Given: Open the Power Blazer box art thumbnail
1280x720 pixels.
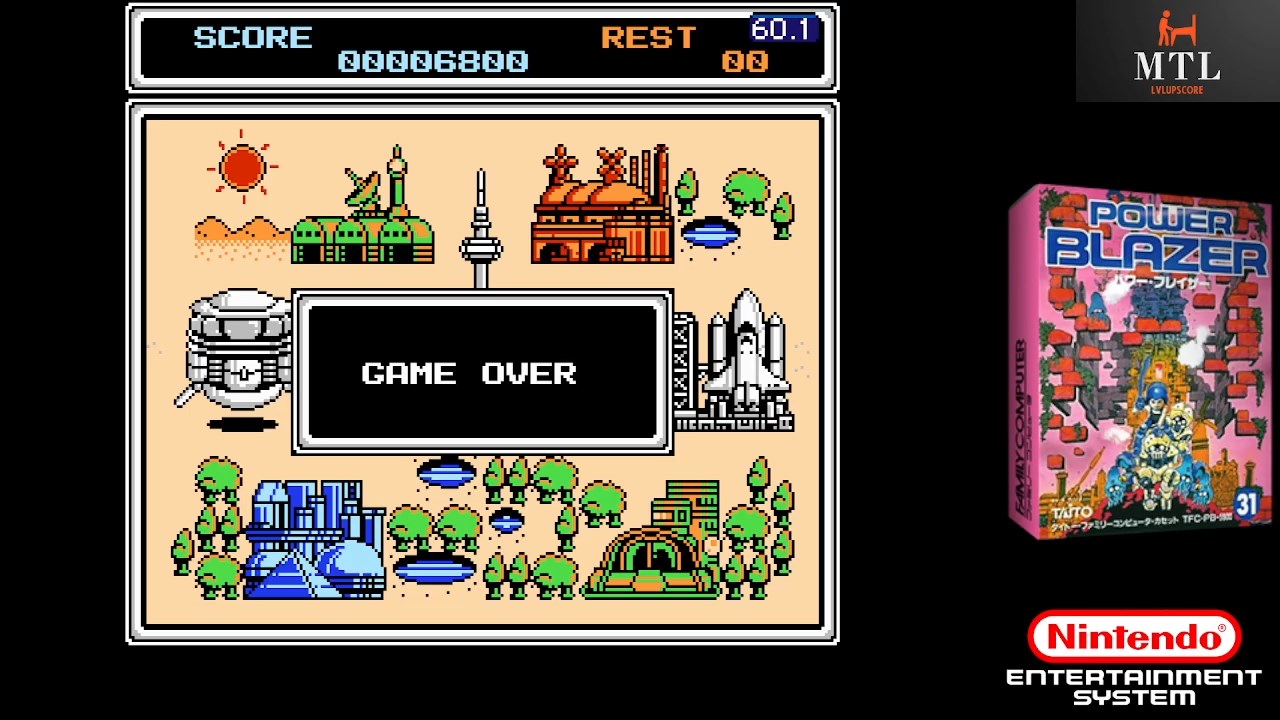Looking at the screenshot, I should click(1139, 362).
